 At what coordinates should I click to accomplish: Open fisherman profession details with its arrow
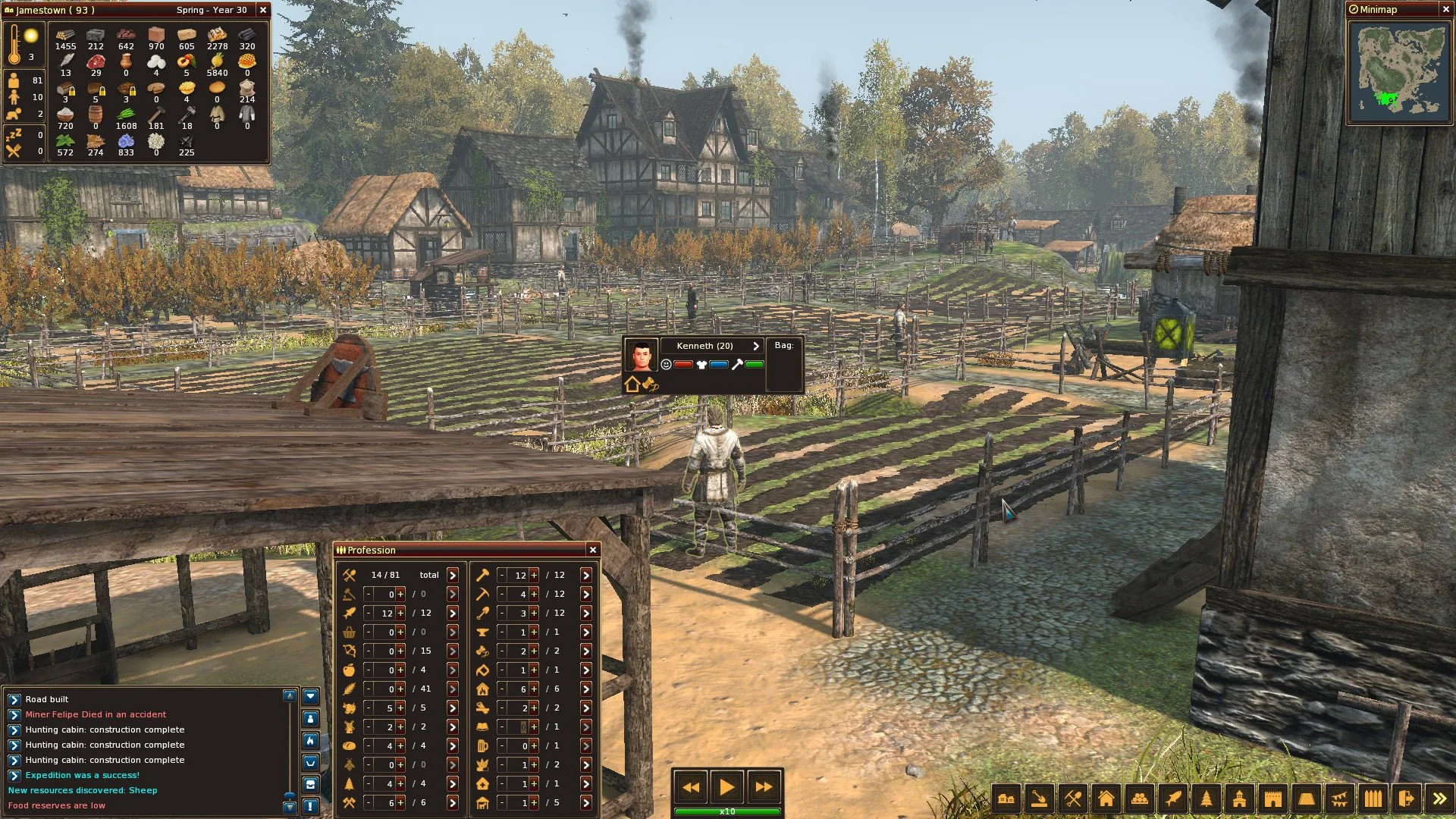pyautogui.click(x=453, y=614)
